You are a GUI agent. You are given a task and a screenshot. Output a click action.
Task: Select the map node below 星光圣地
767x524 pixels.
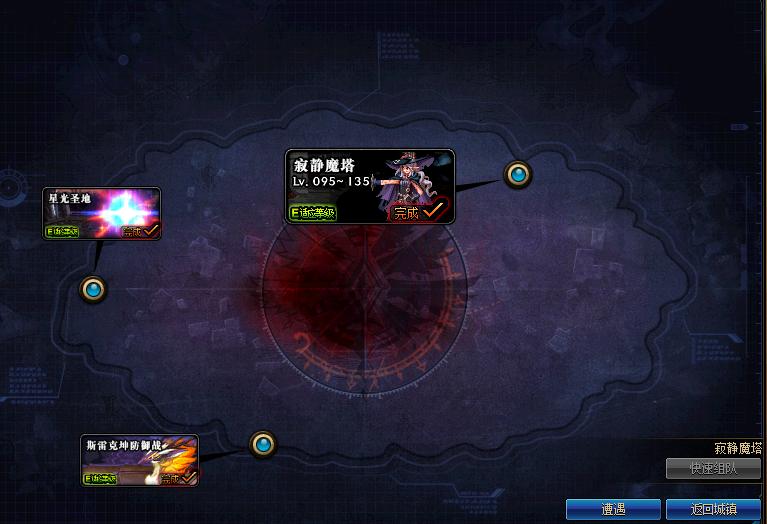point(94,290)
